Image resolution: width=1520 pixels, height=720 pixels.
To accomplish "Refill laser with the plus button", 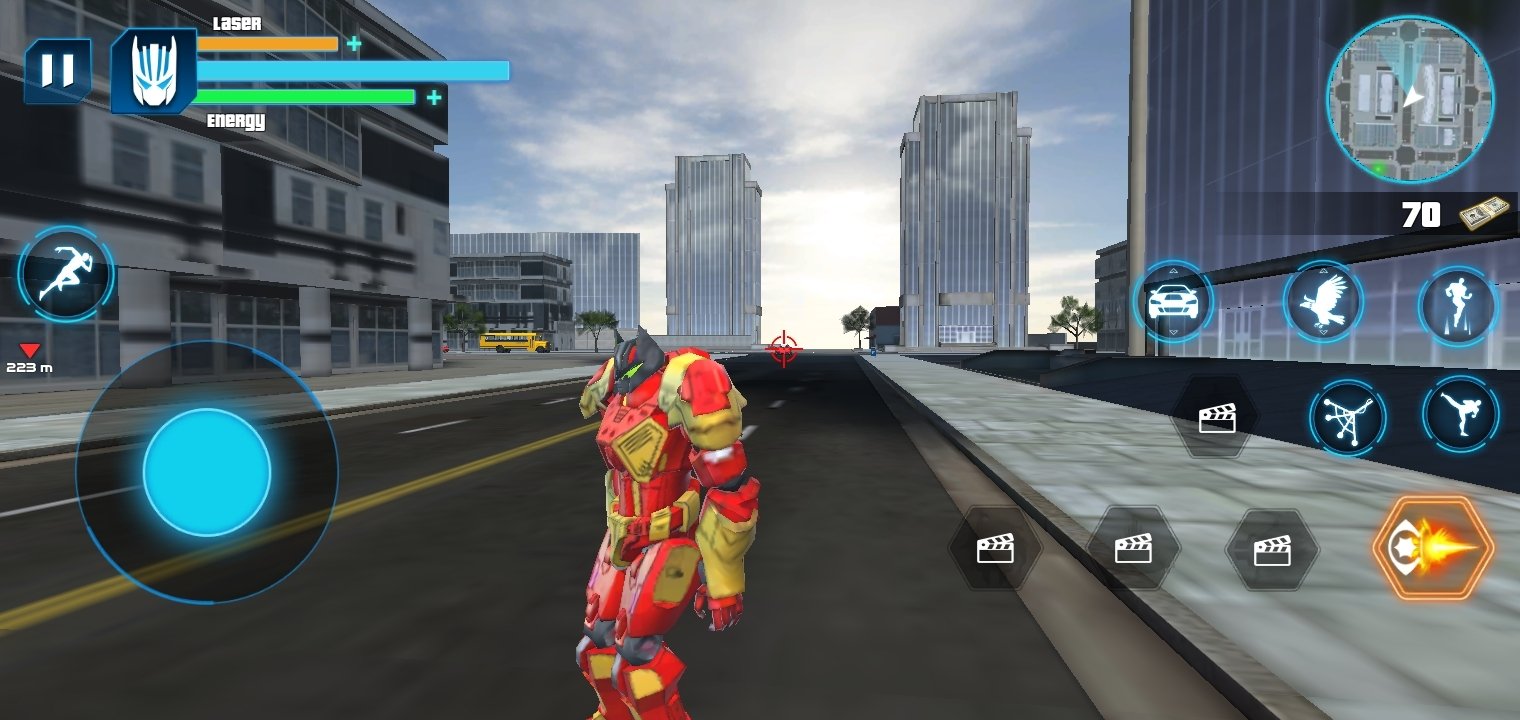I will (354, 43).
